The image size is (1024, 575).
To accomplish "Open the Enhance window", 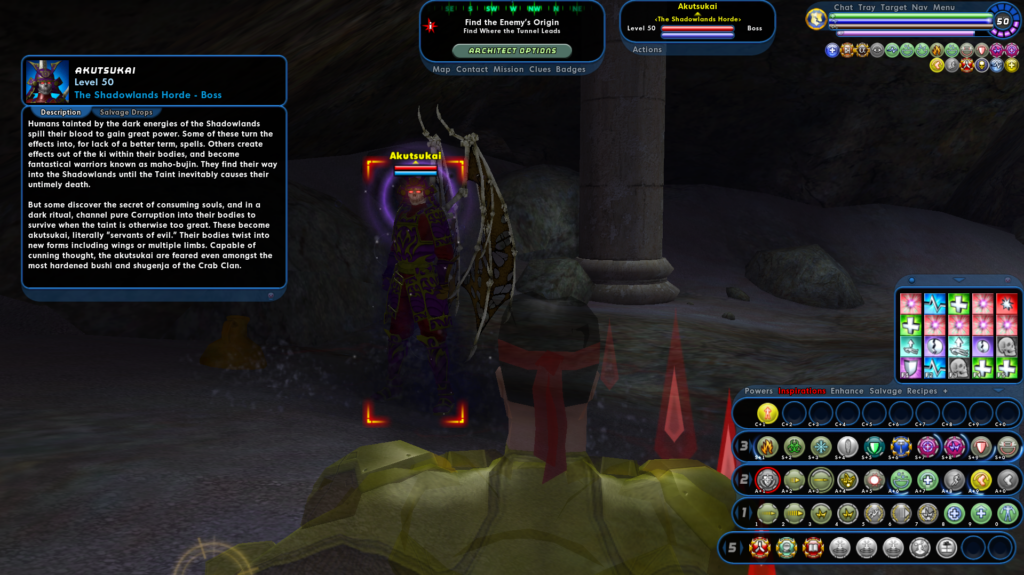I will (847, 391).
